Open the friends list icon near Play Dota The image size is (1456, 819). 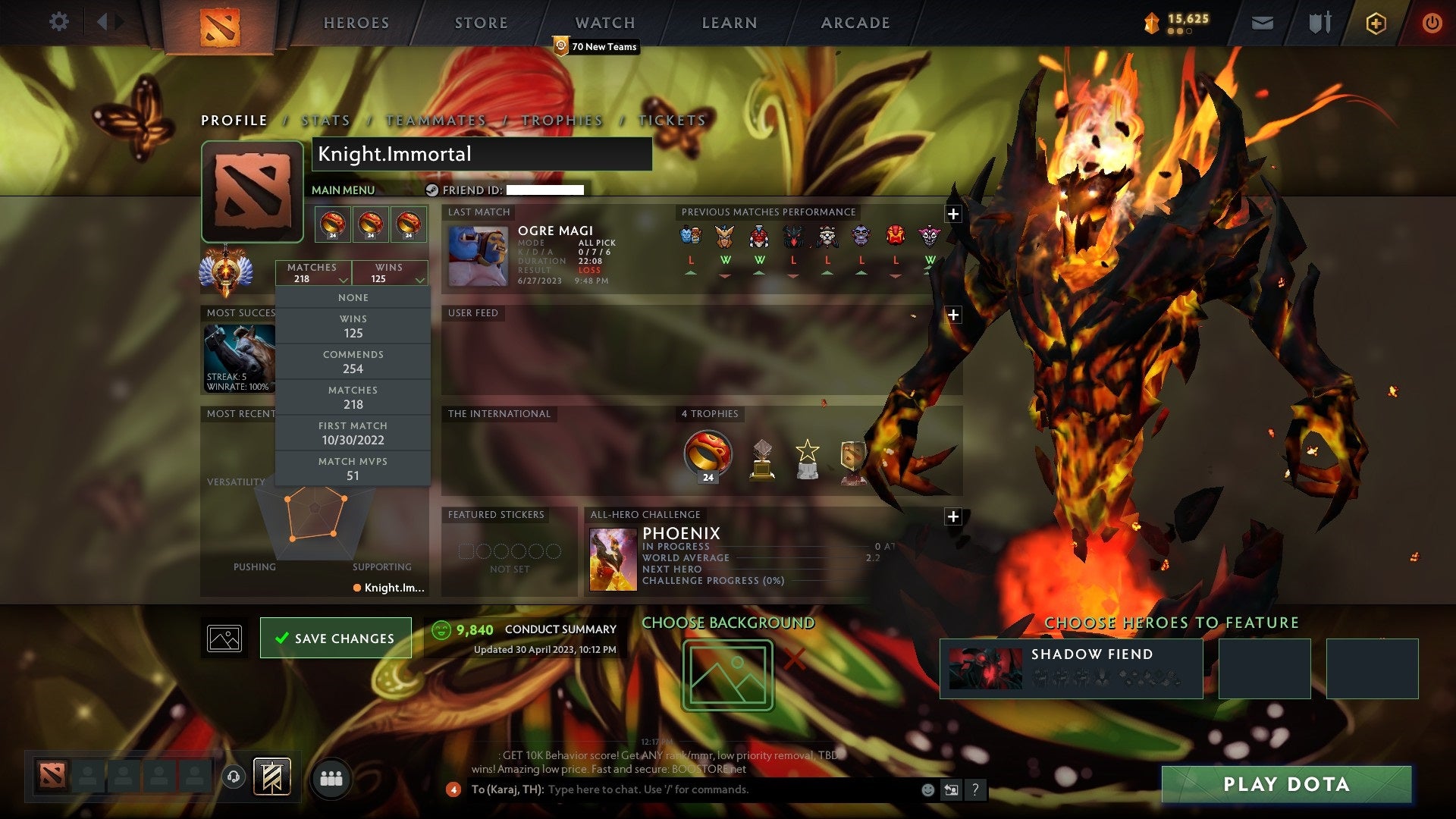pyautogui.click(x=331, y=778)
